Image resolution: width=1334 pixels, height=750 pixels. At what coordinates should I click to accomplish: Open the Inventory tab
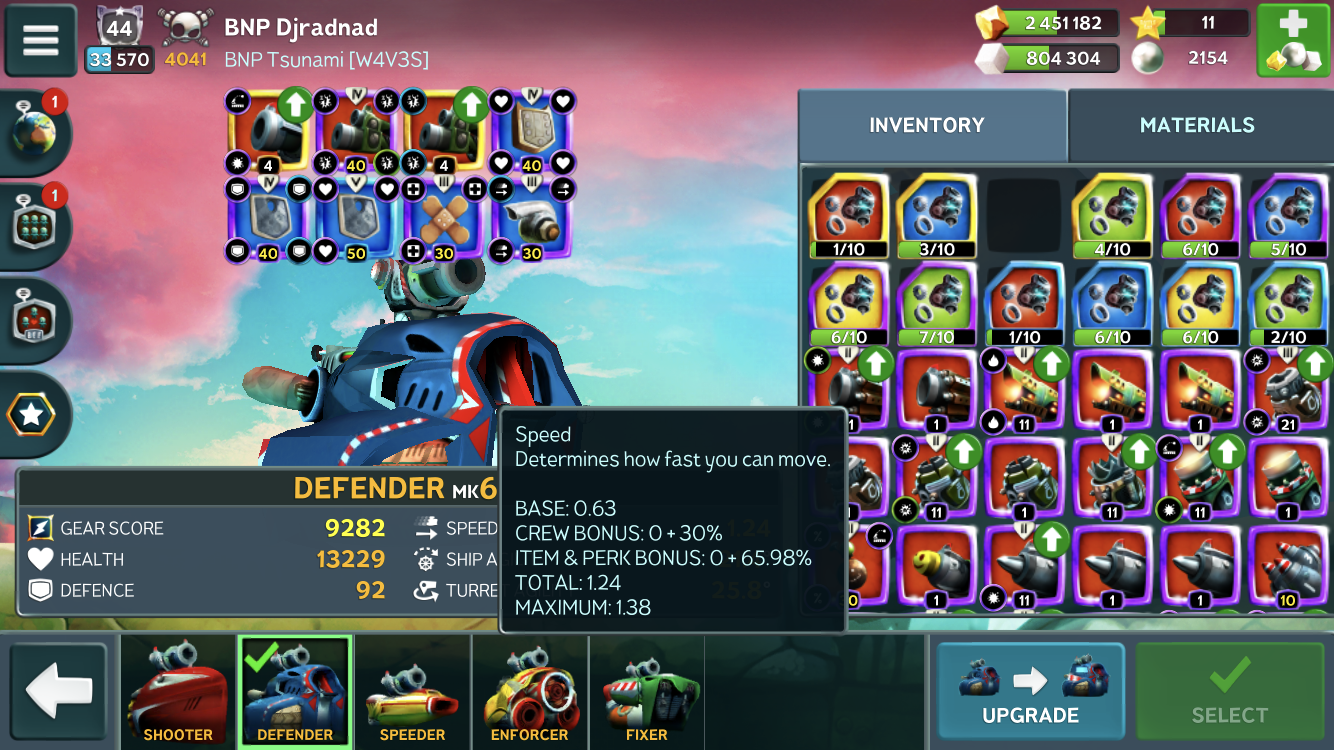pyautogui.click(x=927, y=125)
